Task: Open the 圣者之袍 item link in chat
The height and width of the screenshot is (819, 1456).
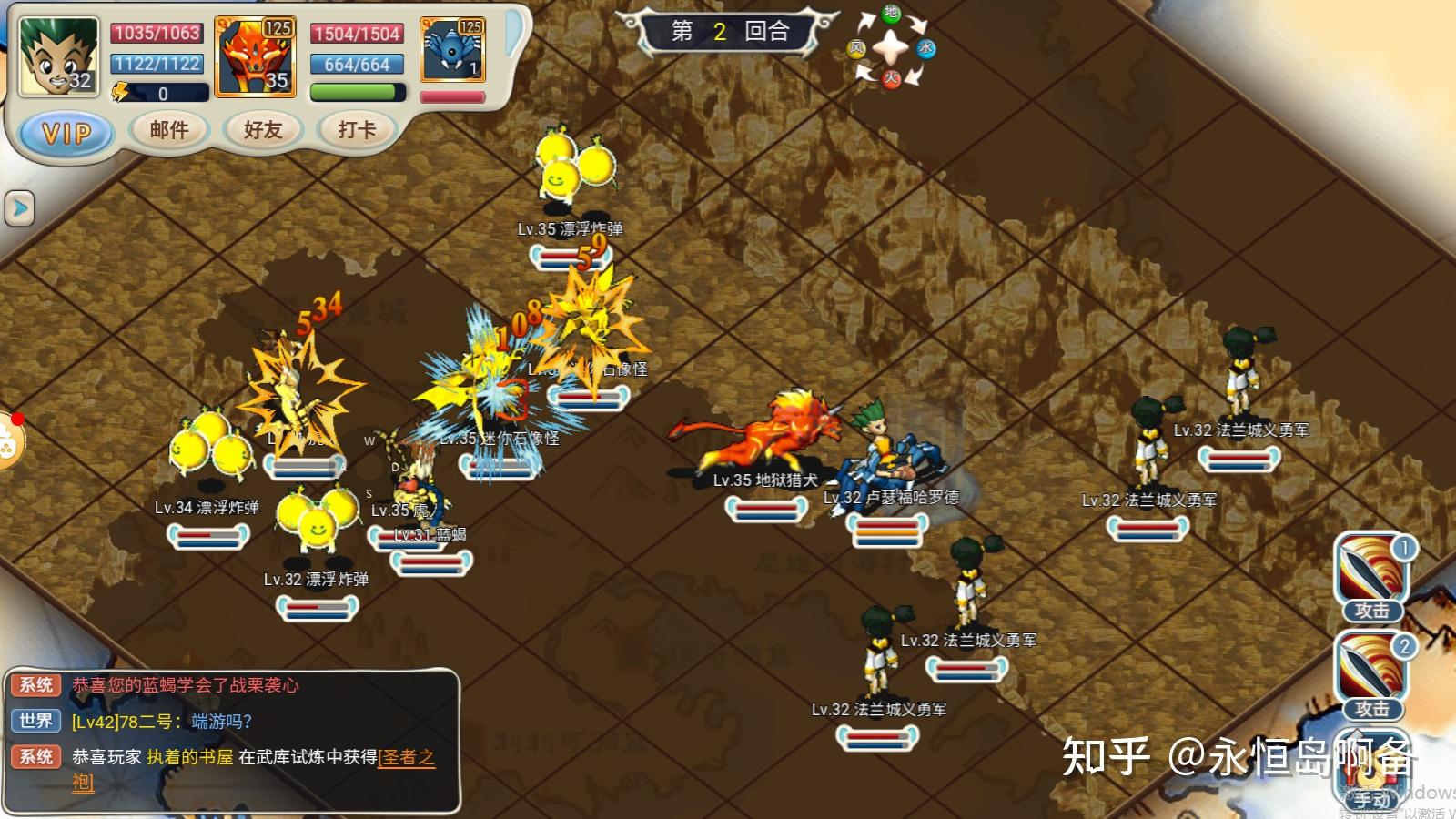Action: pos(406,757)
